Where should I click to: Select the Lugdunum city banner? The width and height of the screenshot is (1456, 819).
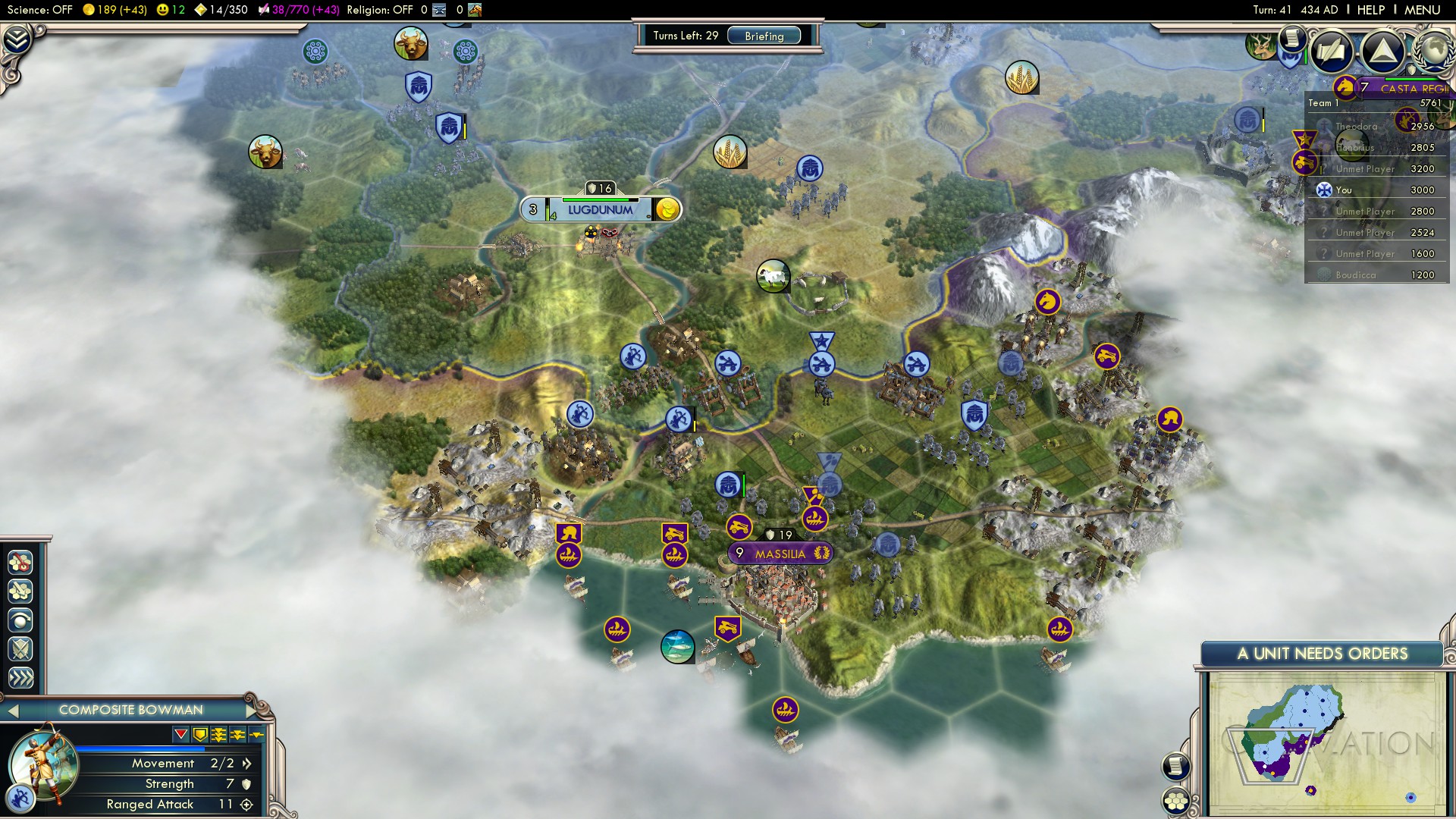coord(600,210)
